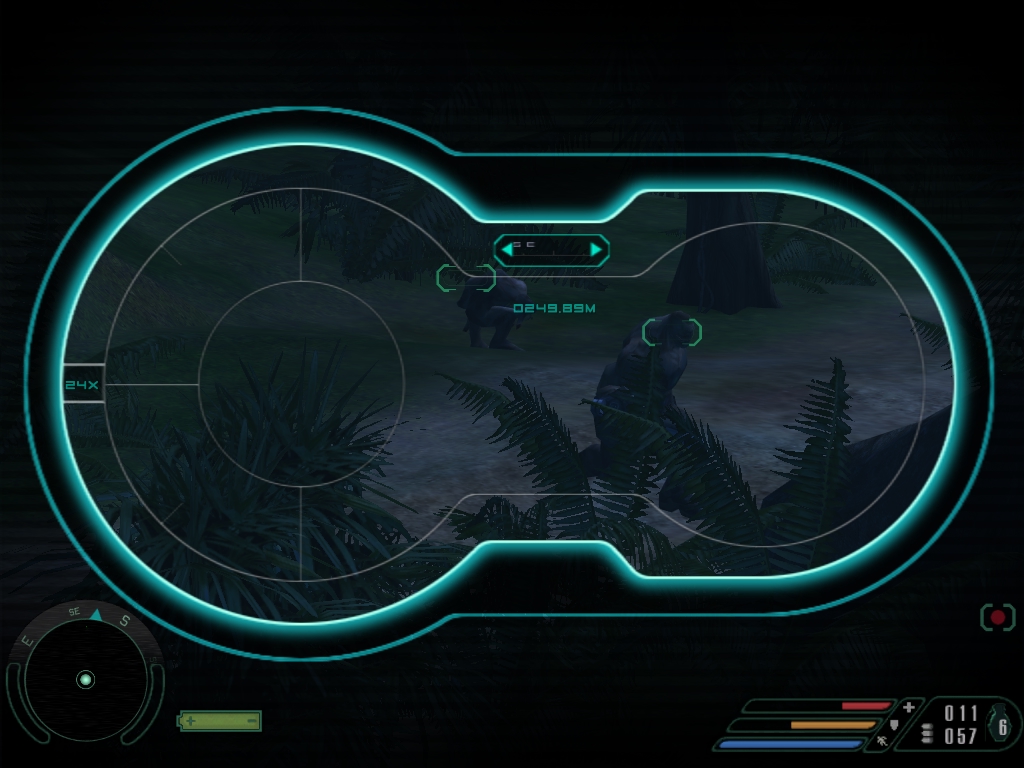Select the 24X zoom level indicator
Viewport: 1024px width, 768px height.
(x=83, y=384)
